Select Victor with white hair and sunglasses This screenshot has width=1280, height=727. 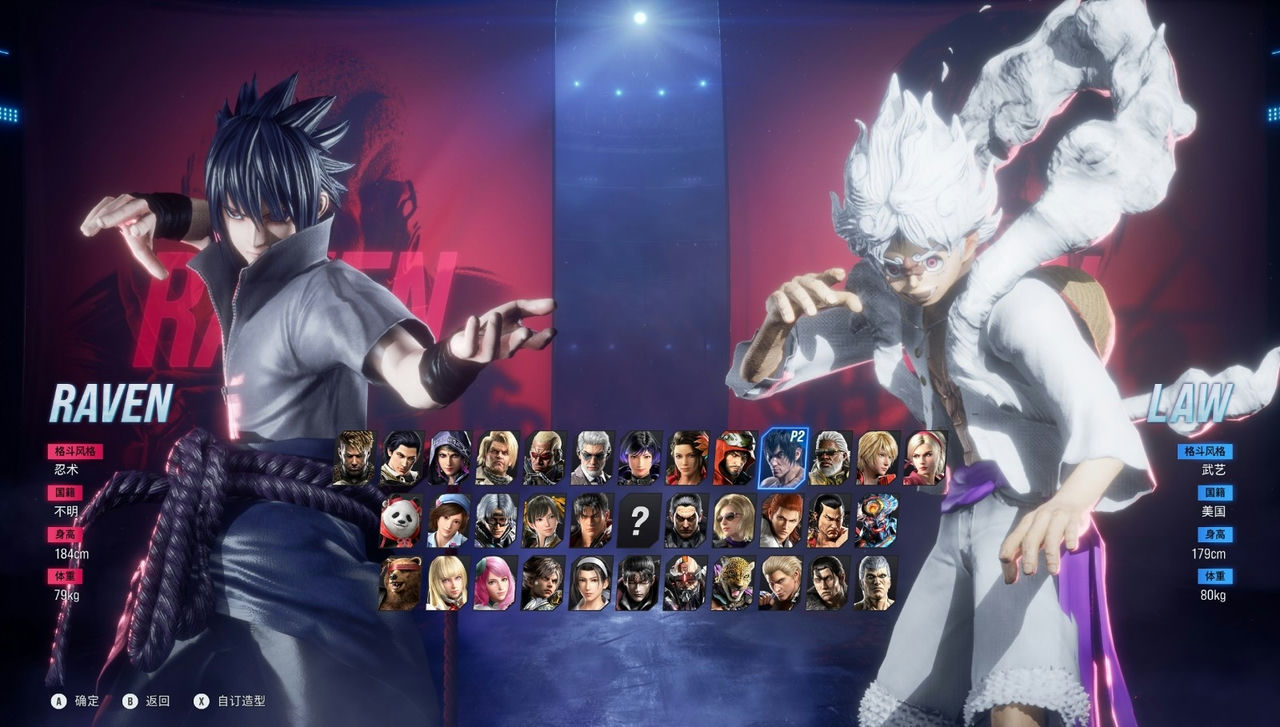pyautogui.click(x=591, y=458)
